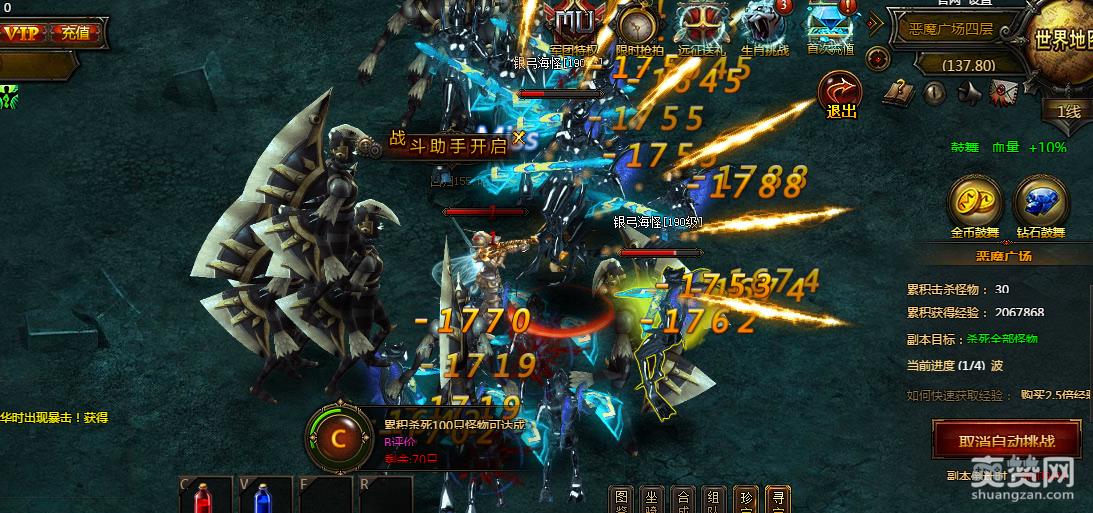This screenshot has height=513, width=1093.
Task: Open the VIP panel
Action: tap(22, 33)
